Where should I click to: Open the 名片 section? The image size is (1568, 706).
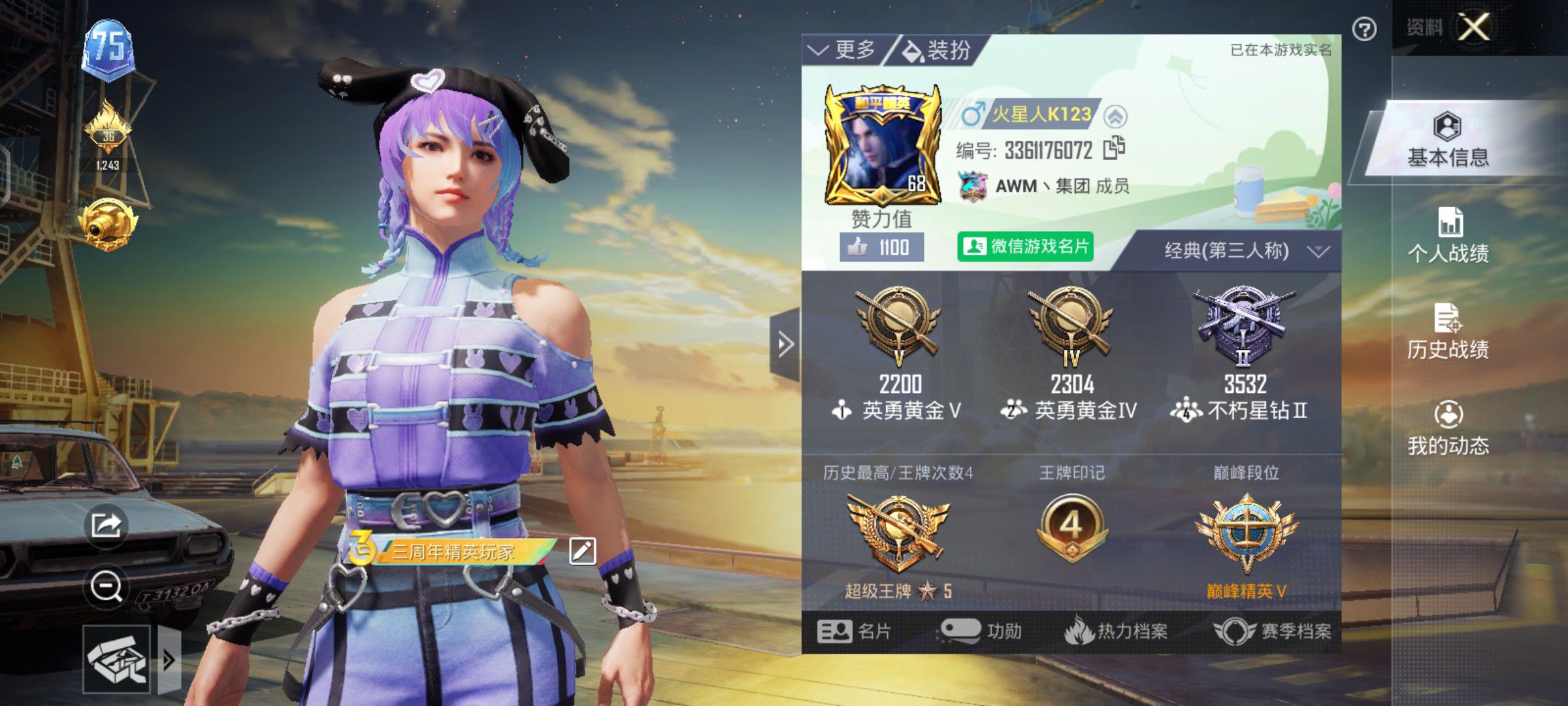pyautogui.click(x=853, y=631)
